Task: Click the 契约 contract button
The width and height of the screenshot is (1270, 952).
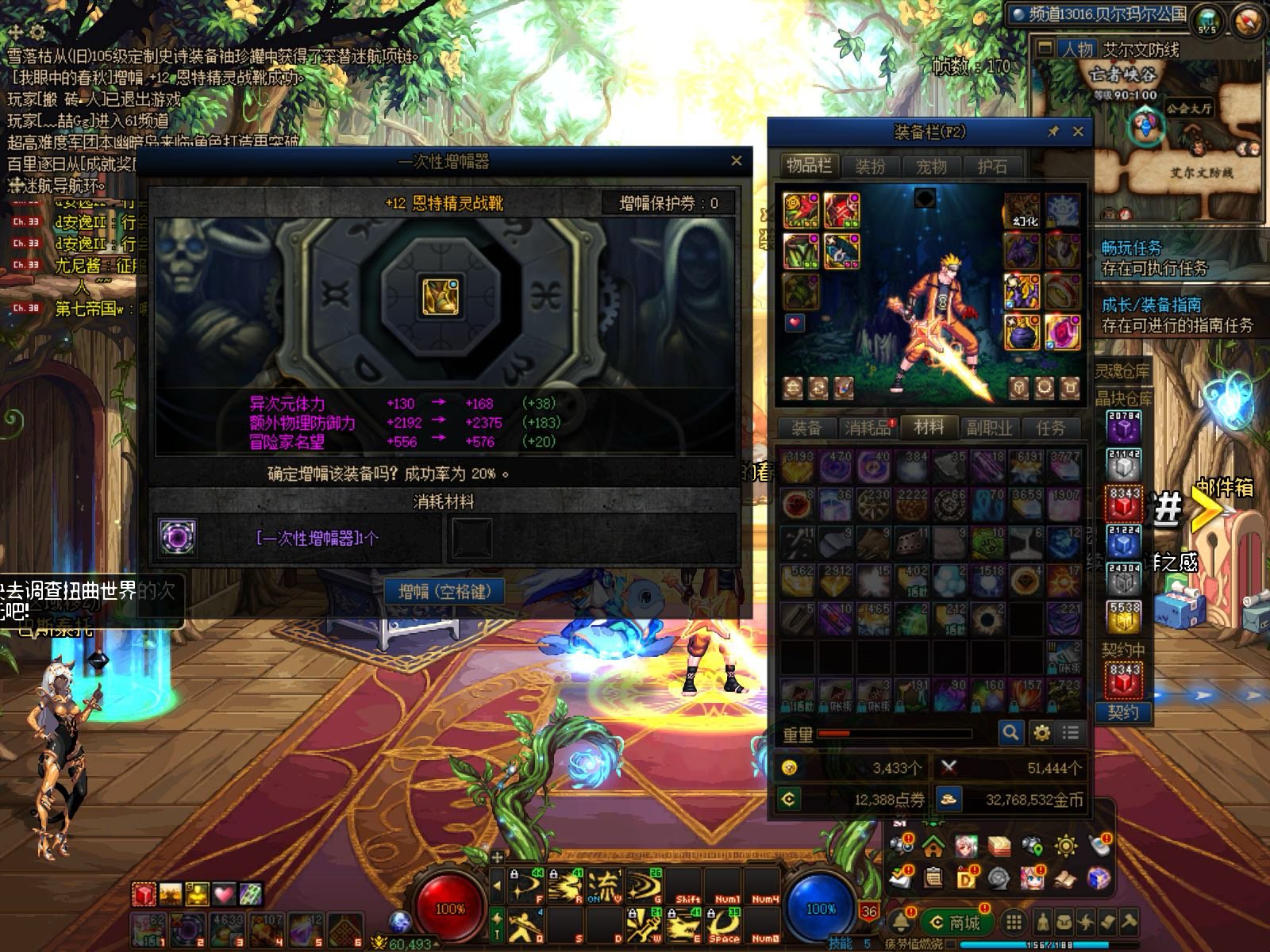Action: (x=1123, y=712)
